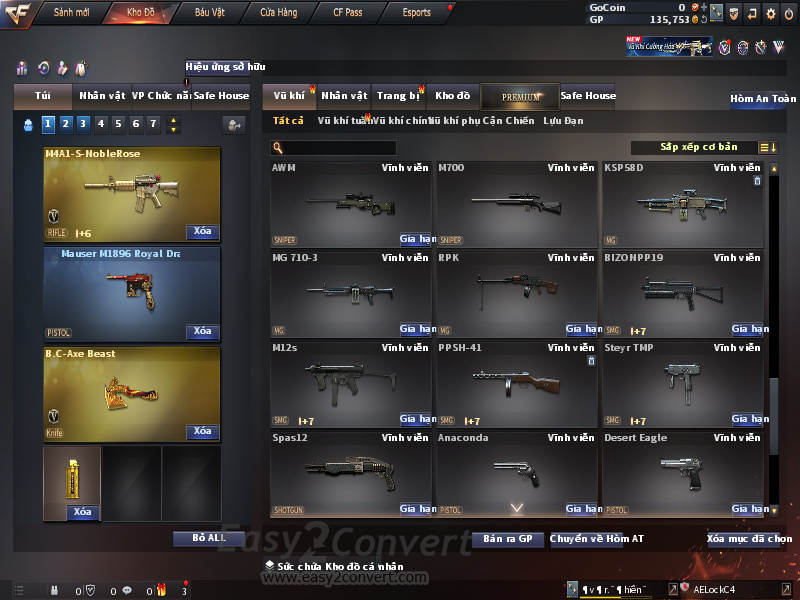
Task: Remove the M4A1-S-NobleRose with Xóa
Action: (x=202, y=231)
